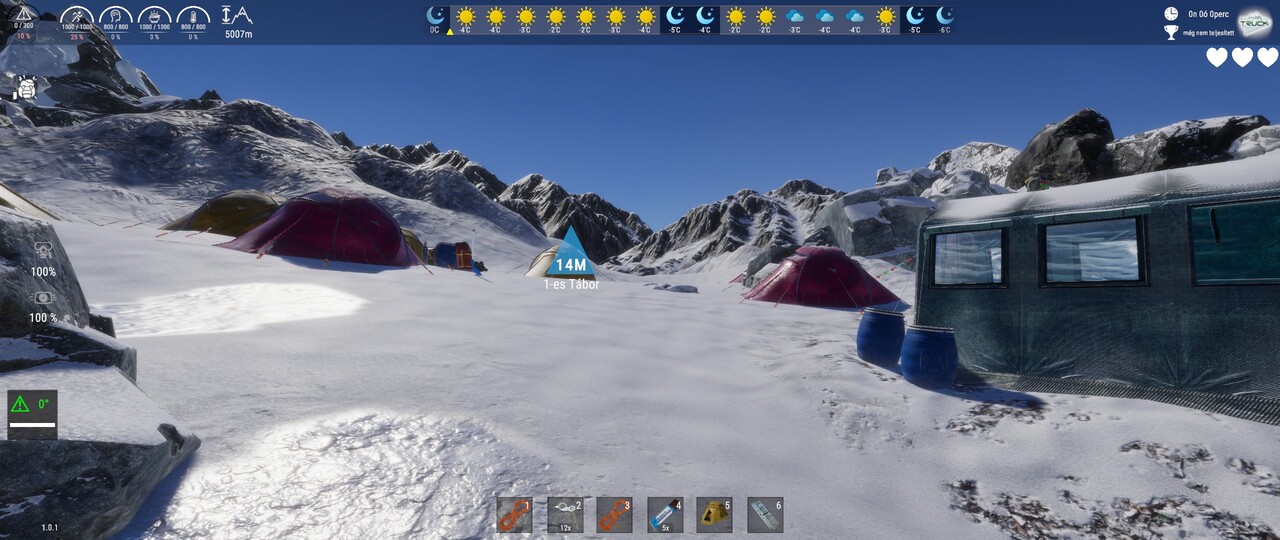
Task: Select the 1-es Tábor camp waypoint marker
Action: tap(571, 254)
